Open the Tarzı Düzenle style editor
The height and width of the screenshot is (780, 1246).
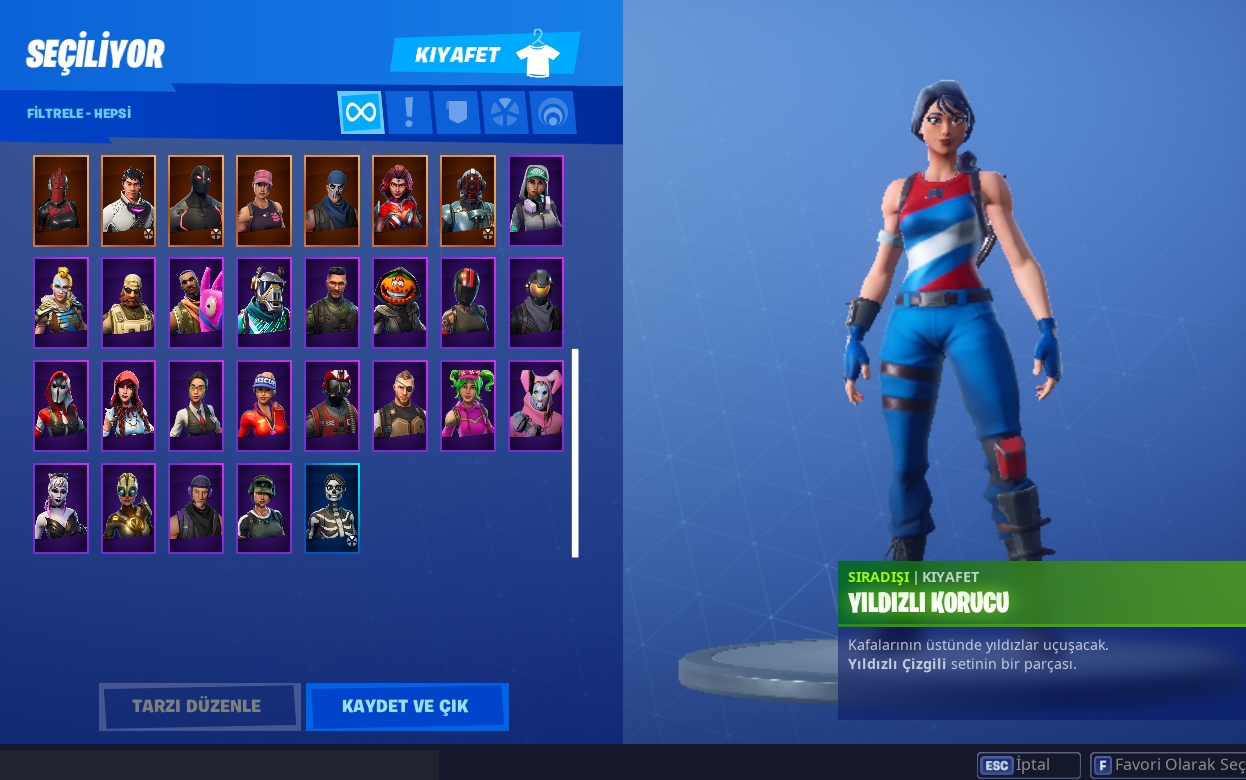click(x=199, y=706)
